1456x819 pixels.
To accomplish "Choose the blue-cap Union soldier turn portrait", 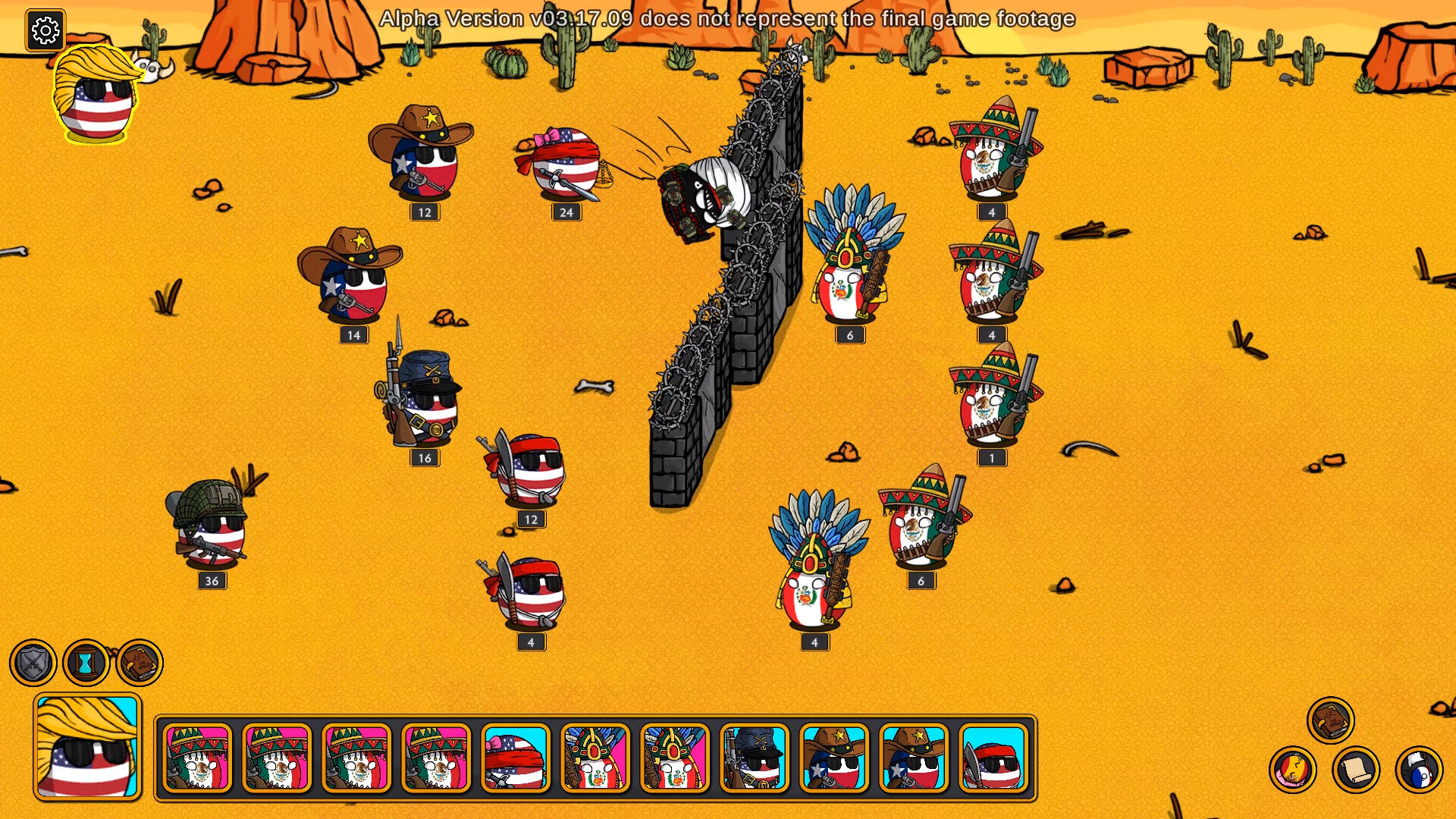I will point(755,758).
